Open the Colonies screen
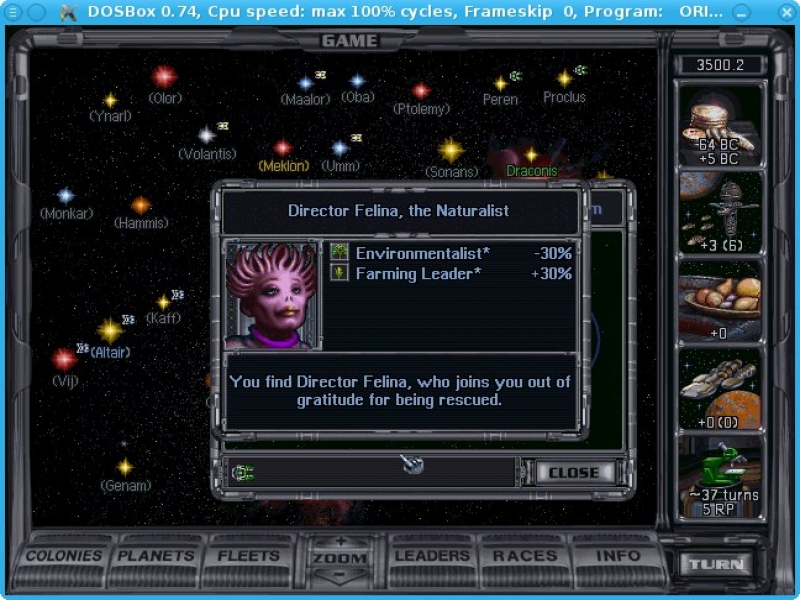Viewport: 800px width, 600px height. 64,556
